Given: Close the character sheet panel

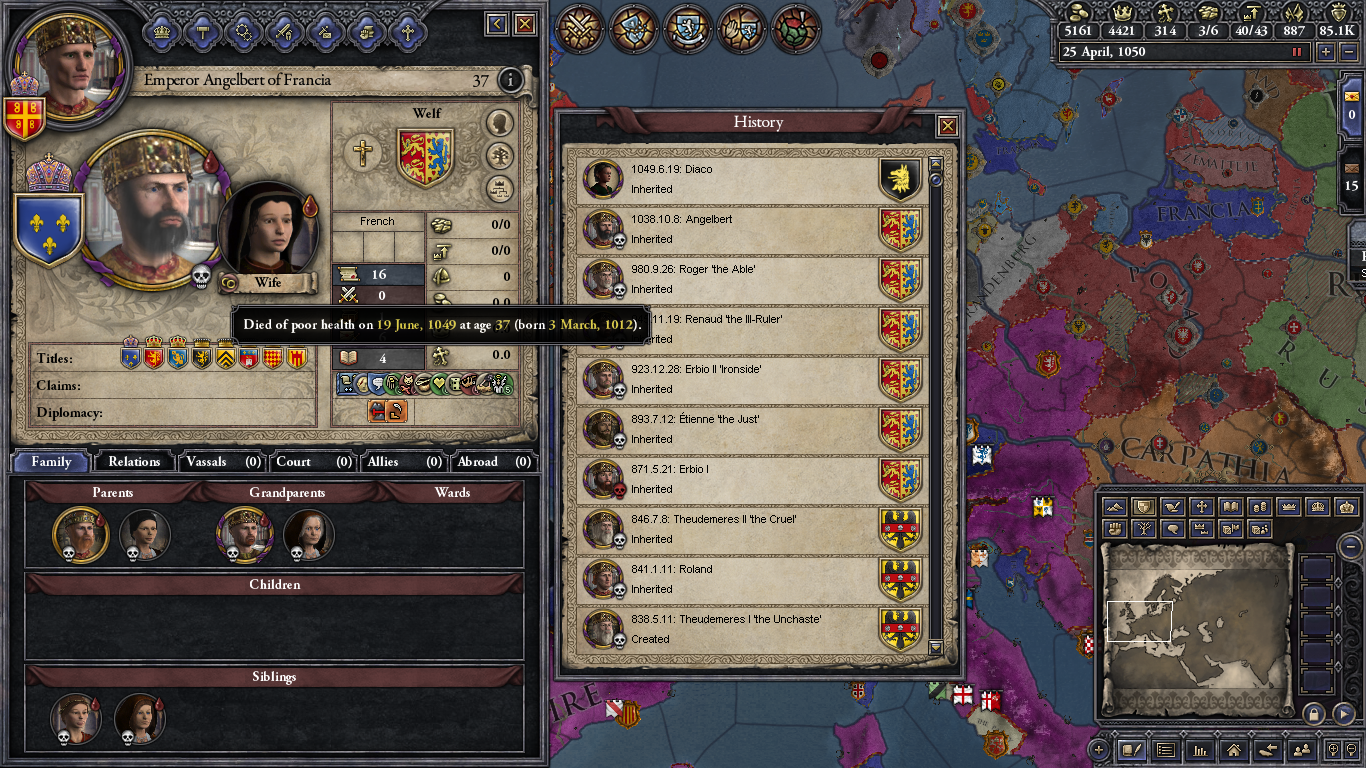Looking at the screenshot, I should (x=525, y=24).
